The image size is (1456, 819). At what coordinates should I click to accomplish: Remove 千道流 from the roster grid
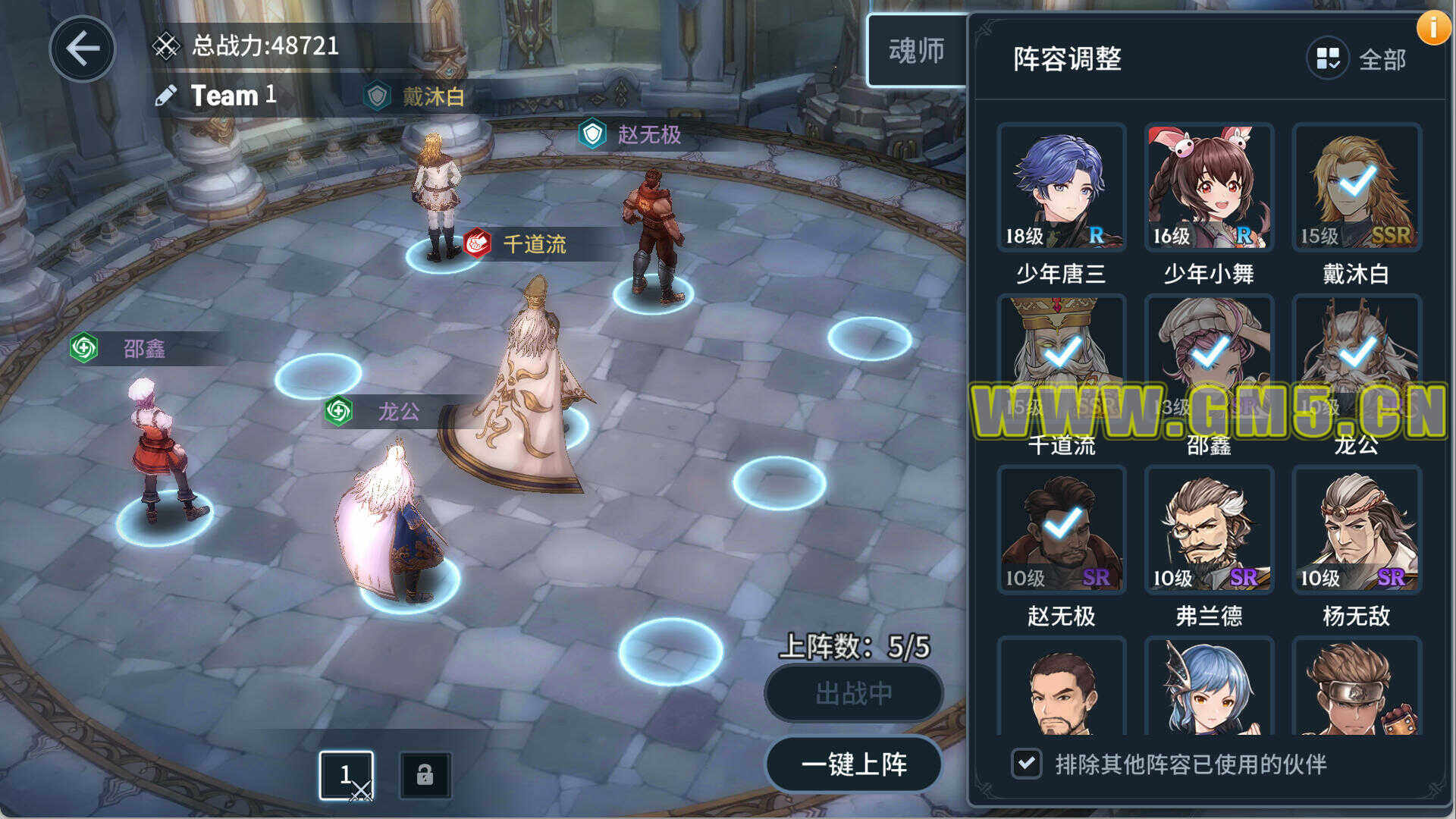(x=1061, y=359)
